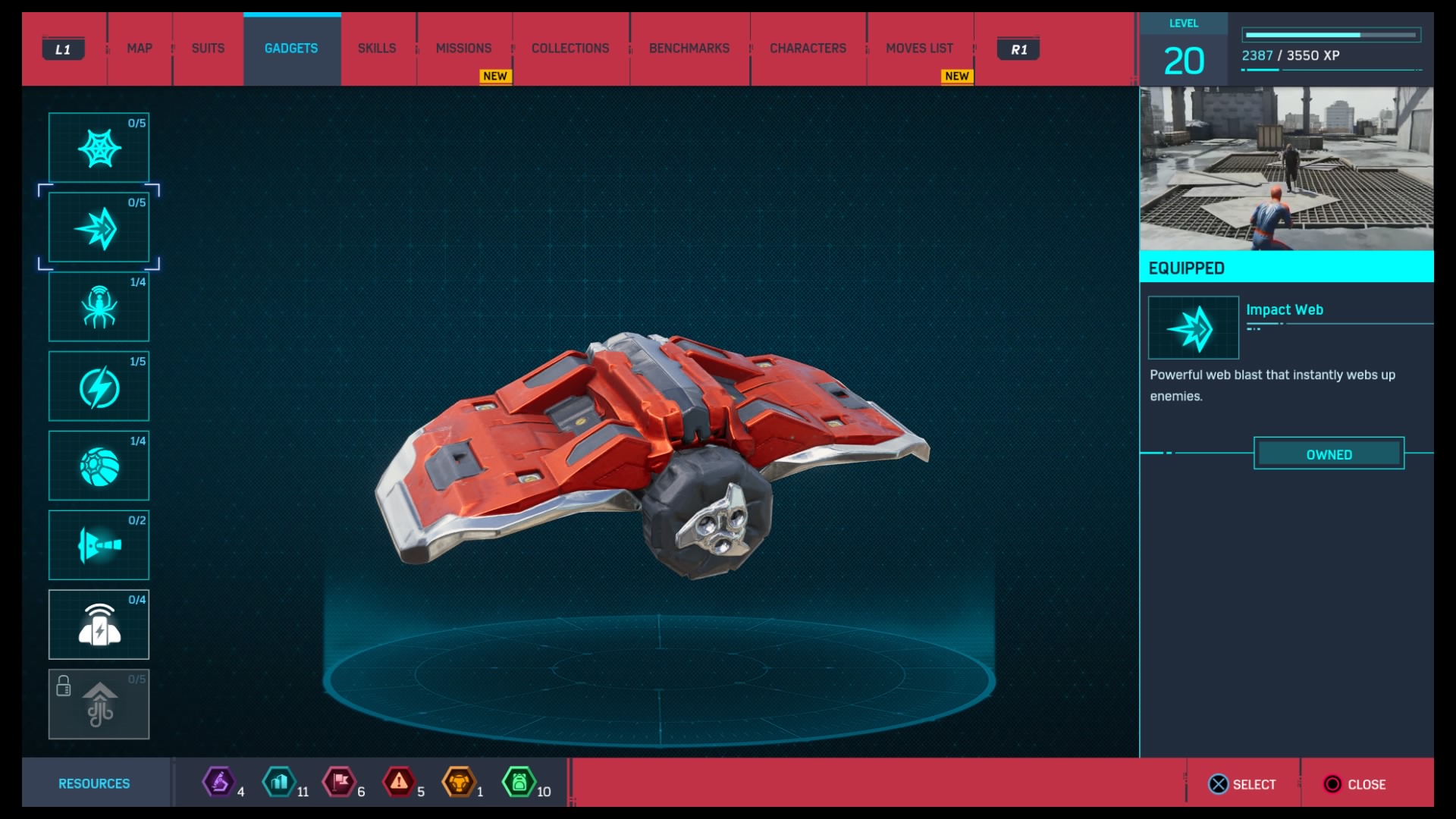Close the gadgets menu
The height and width of the screenshot is (819, 1456).
pyautogui.click(x=1355, y=784)
